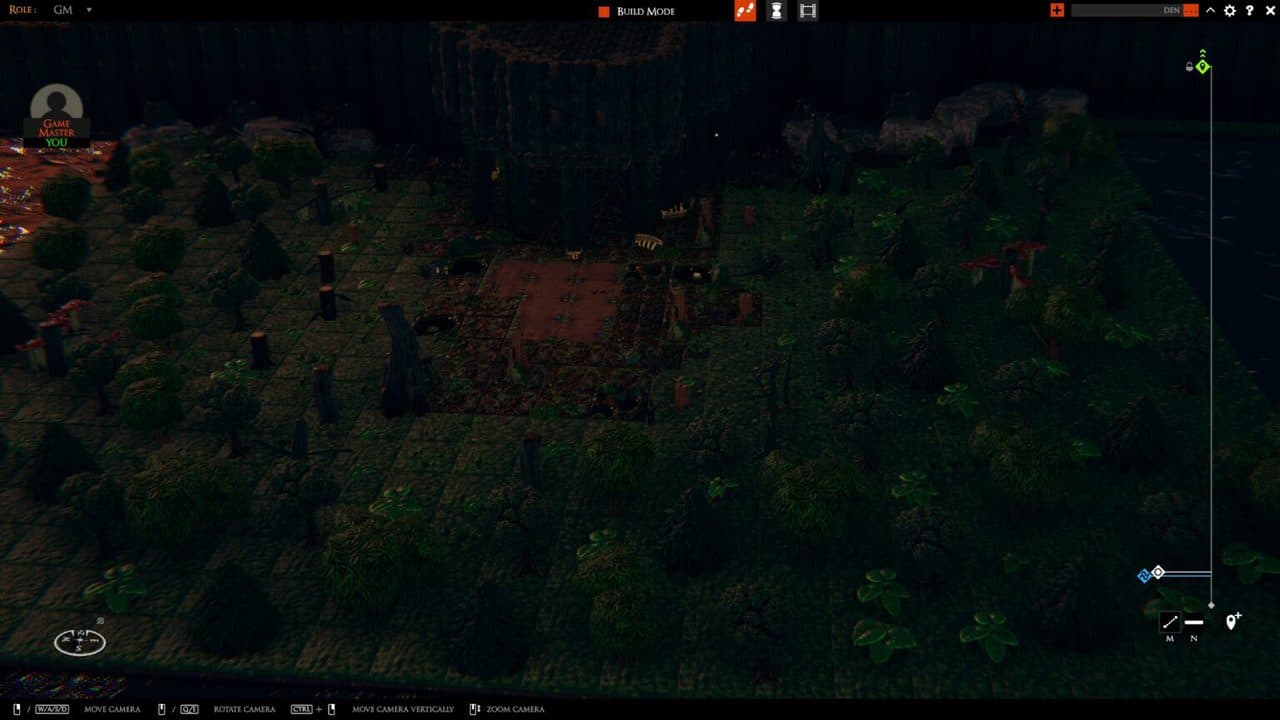This screenshot has height=720, width=1280.
Task: Collapse the top bar with the chevron
Action: click(x=1211, y=11)
